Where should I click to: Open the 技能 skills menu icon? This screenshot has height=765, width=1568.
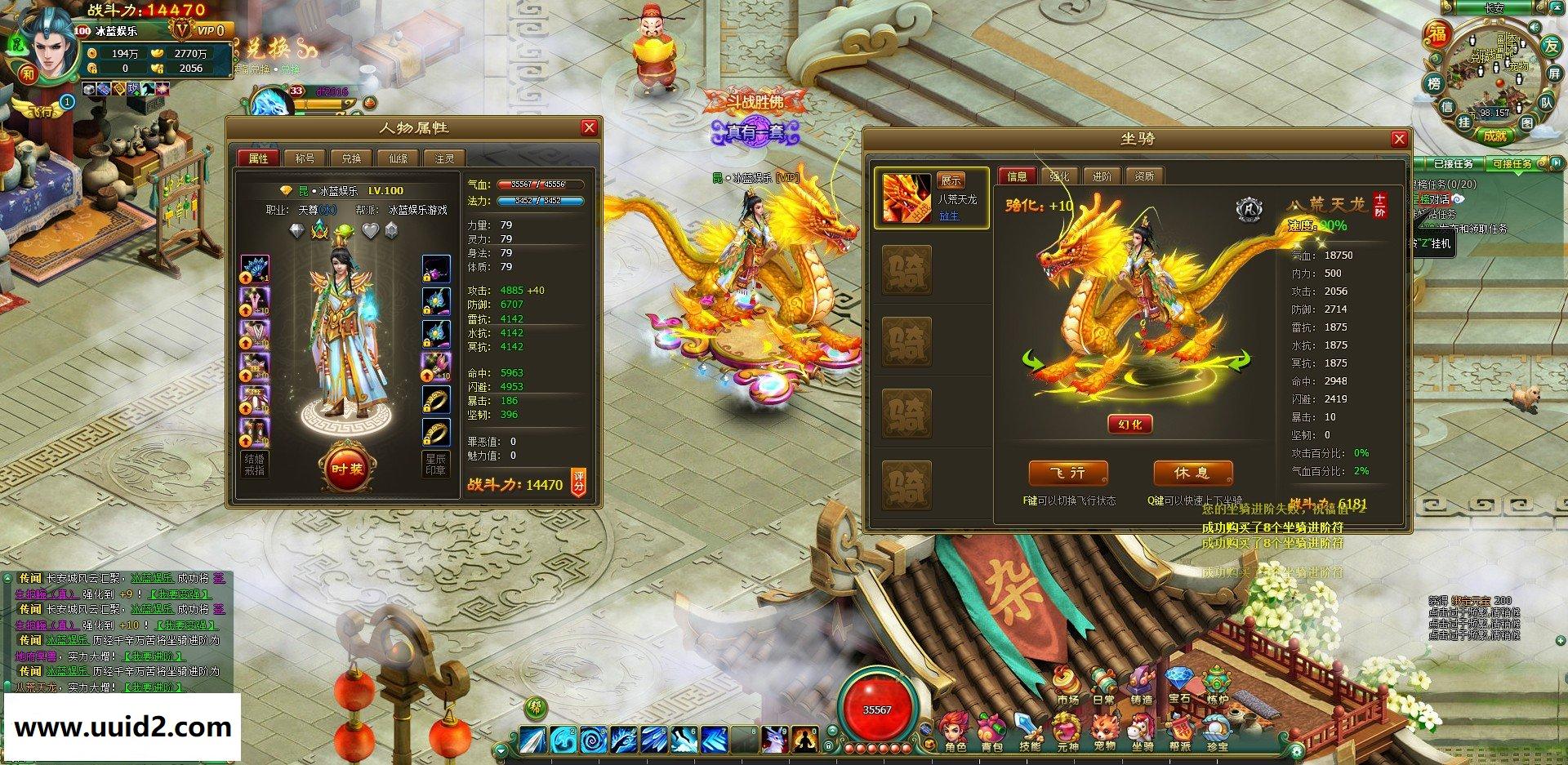pos(1029,730)
